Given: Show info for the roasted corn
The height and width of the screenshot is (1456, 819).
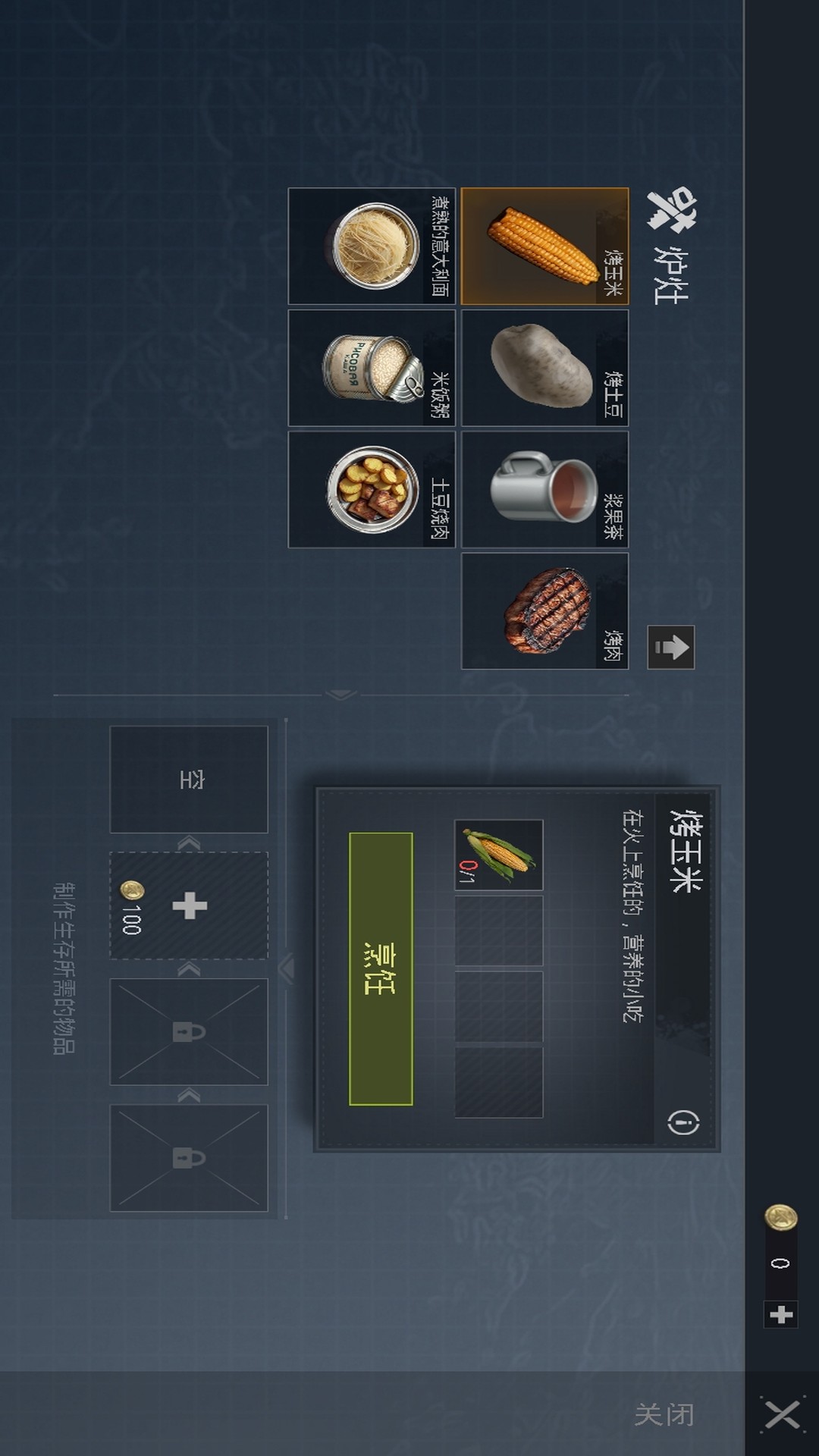Looking at the screenshot, I should 683,1122.
